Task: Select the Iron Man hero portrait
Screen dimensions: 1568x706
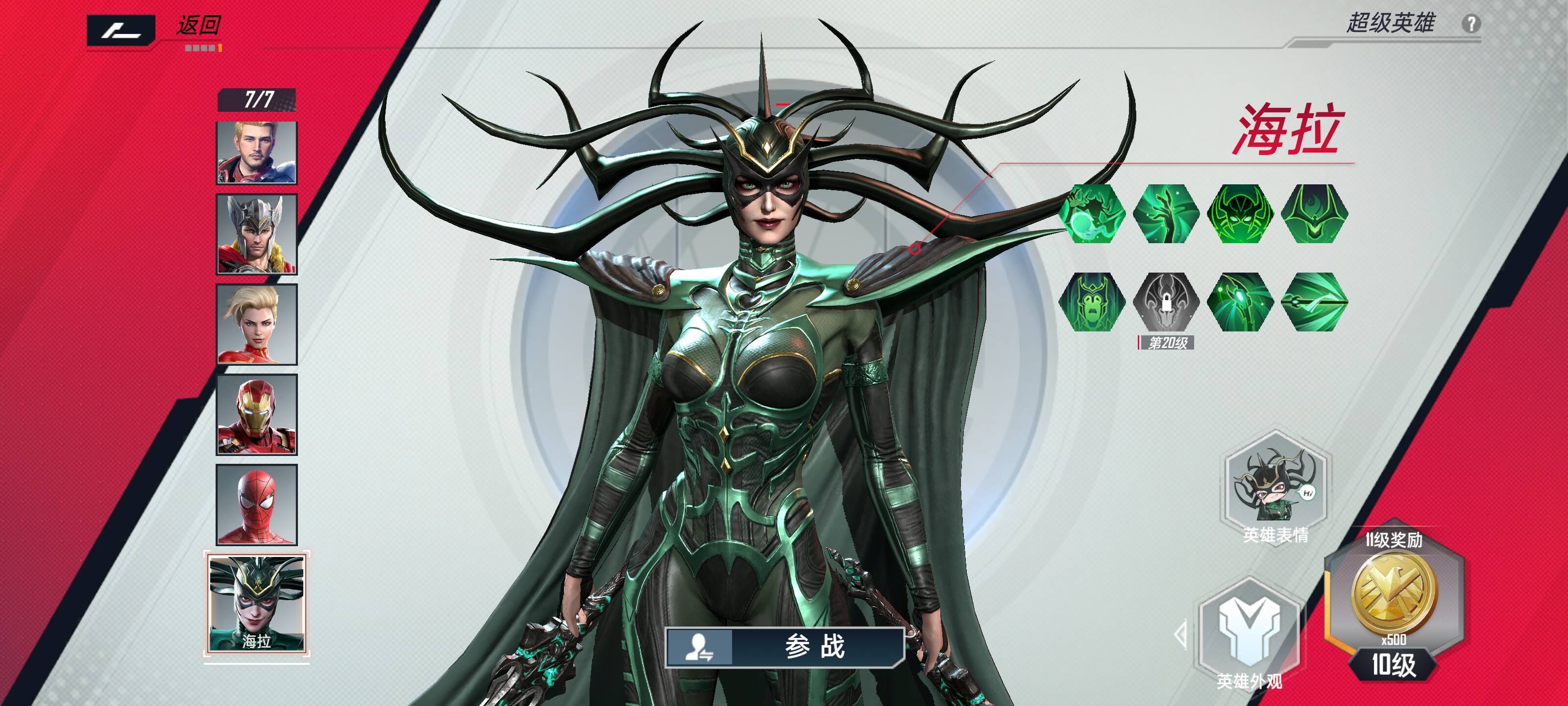Action: 257,414
